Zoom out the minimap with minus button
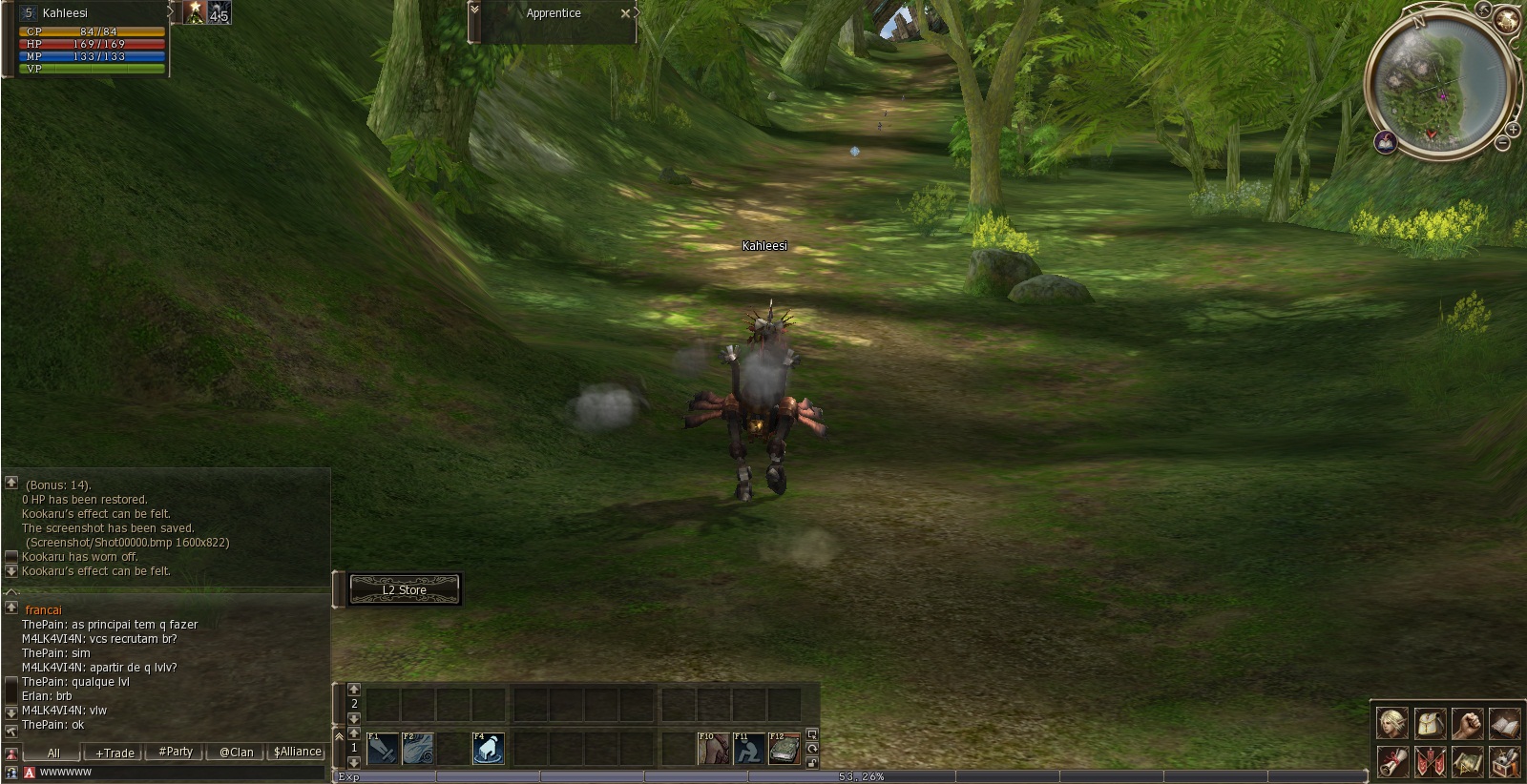The width and height of the screenshot is (1527, 784). tap(1502, 143)
